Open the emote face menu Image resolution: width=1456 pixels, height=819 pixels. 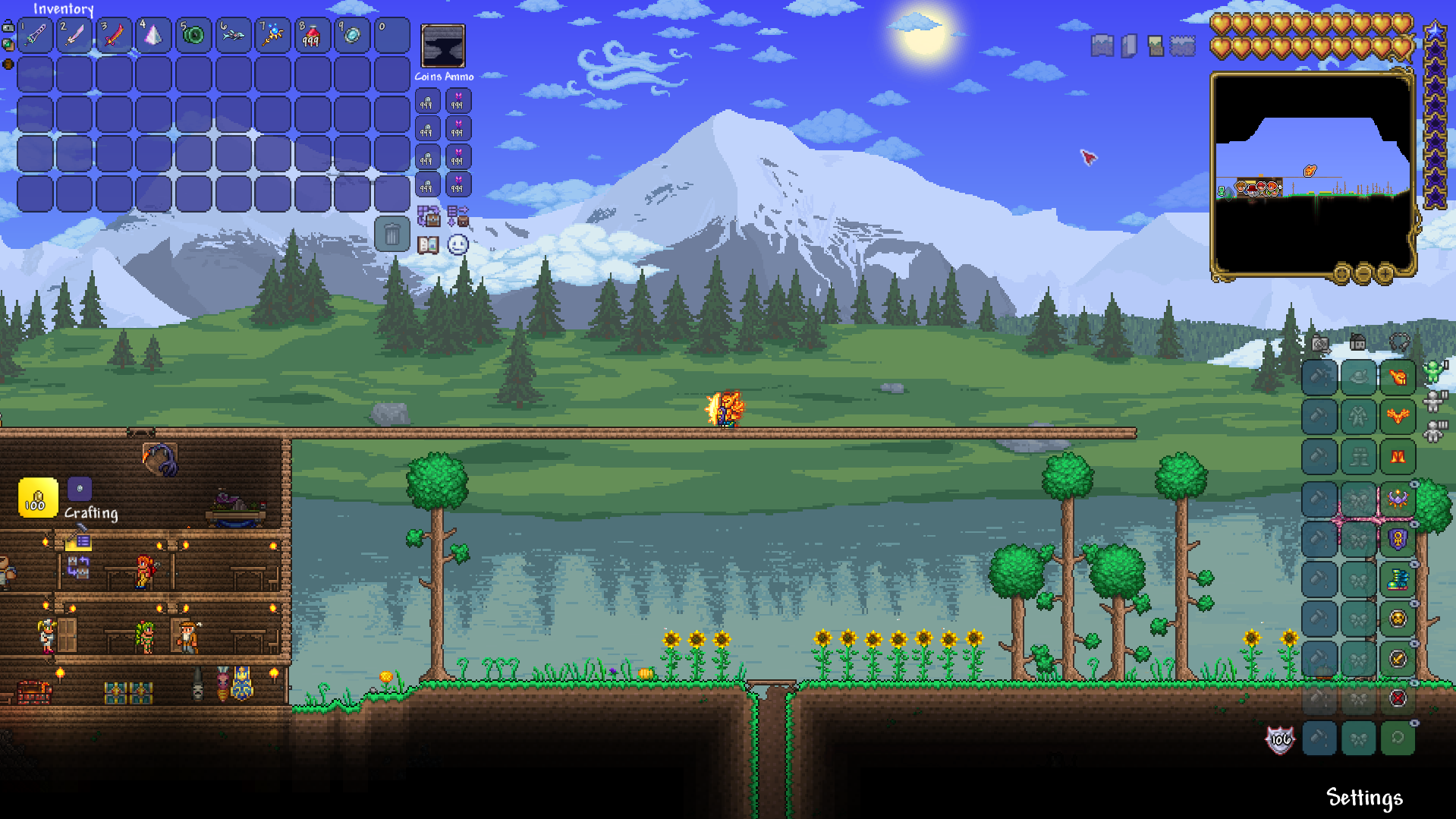point(458,245)
